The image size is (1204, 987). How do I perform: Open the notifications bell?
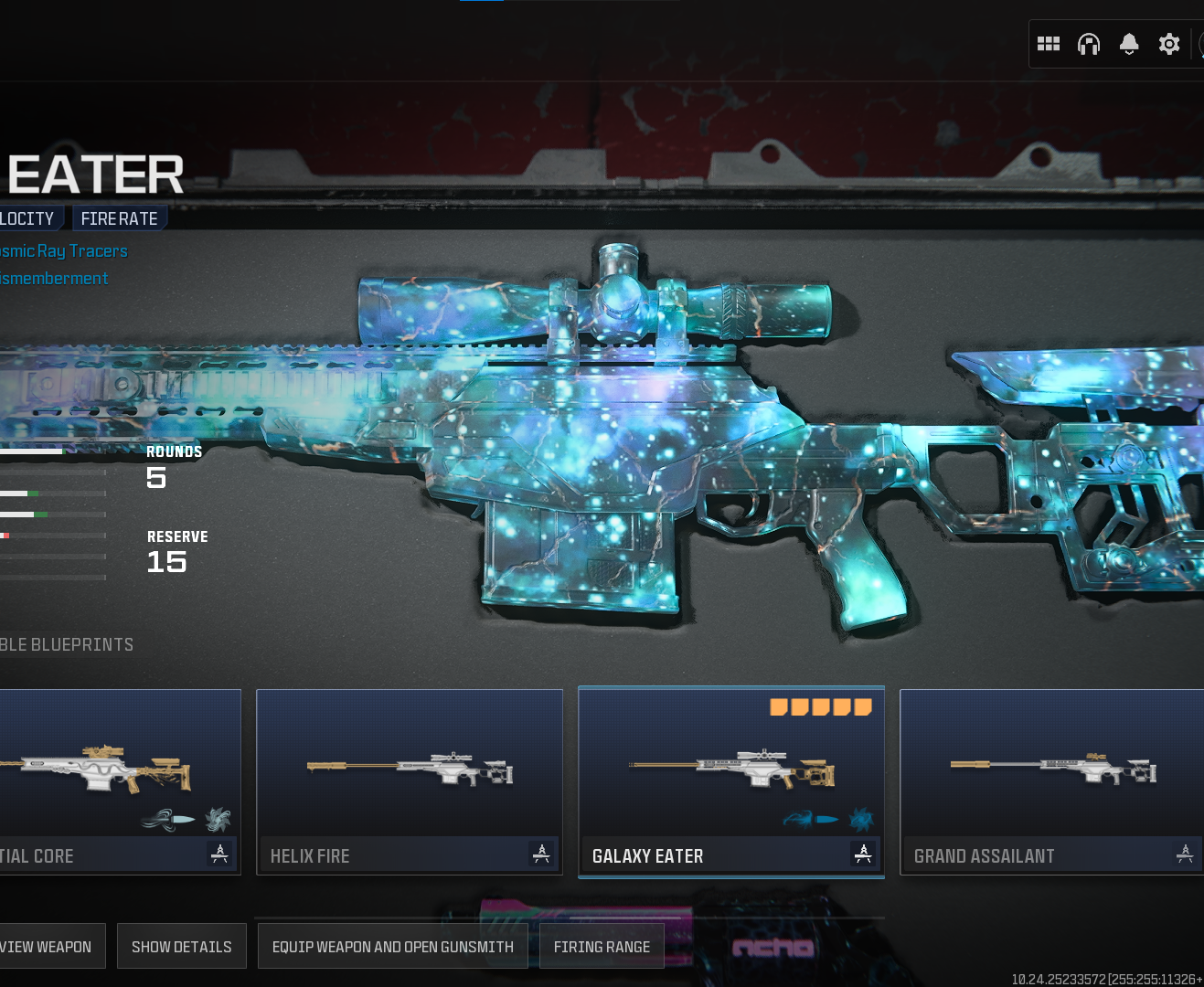point(1129,44)
